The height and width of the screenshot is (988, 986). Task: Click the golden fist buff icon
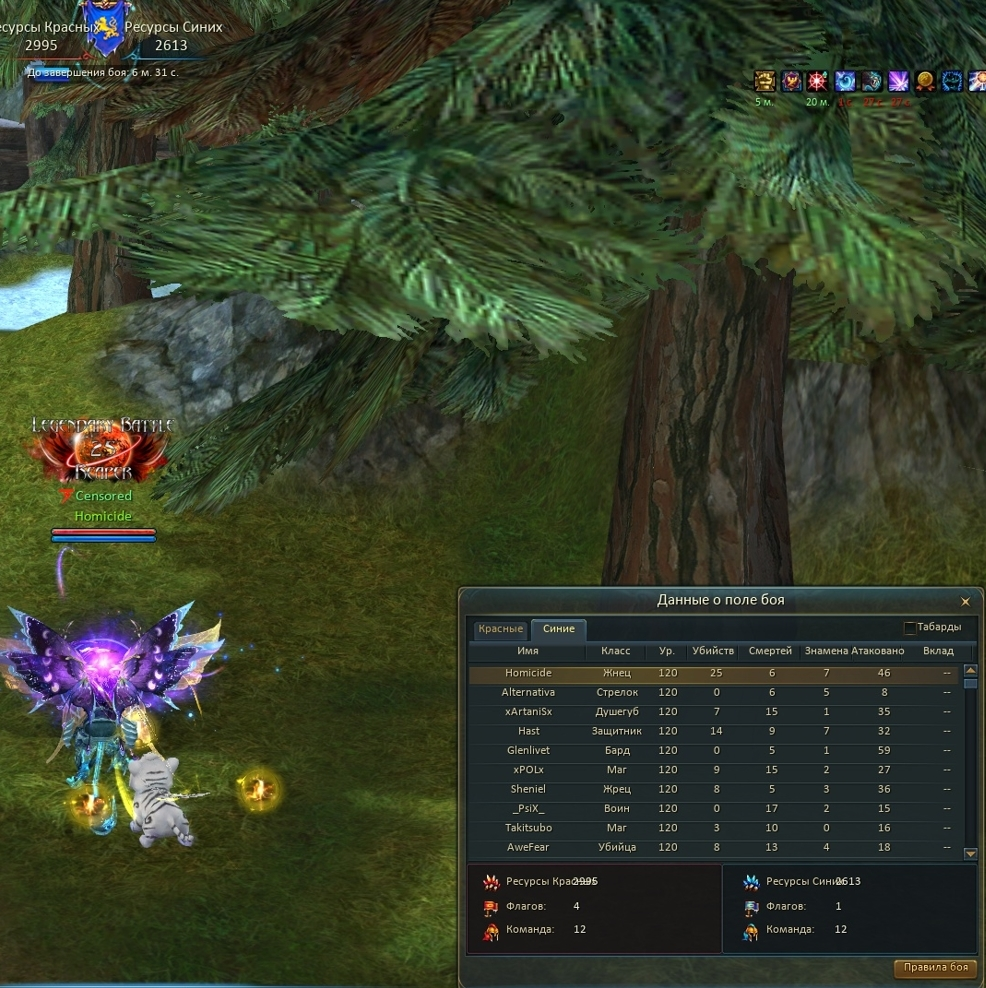(x=765, y=81)
